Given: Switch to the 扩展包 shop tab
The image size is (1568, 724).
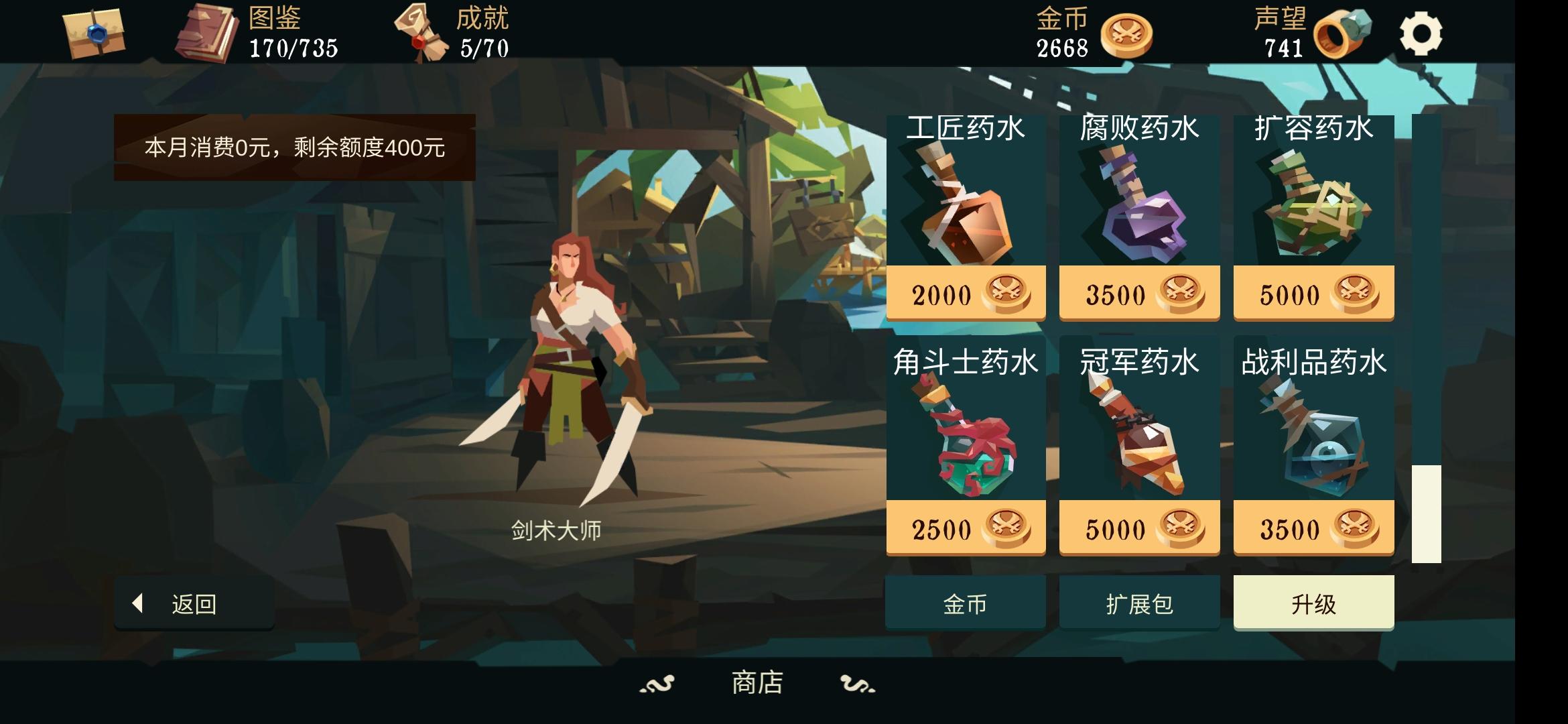Looking at the screenshot, I should 1139,602.
